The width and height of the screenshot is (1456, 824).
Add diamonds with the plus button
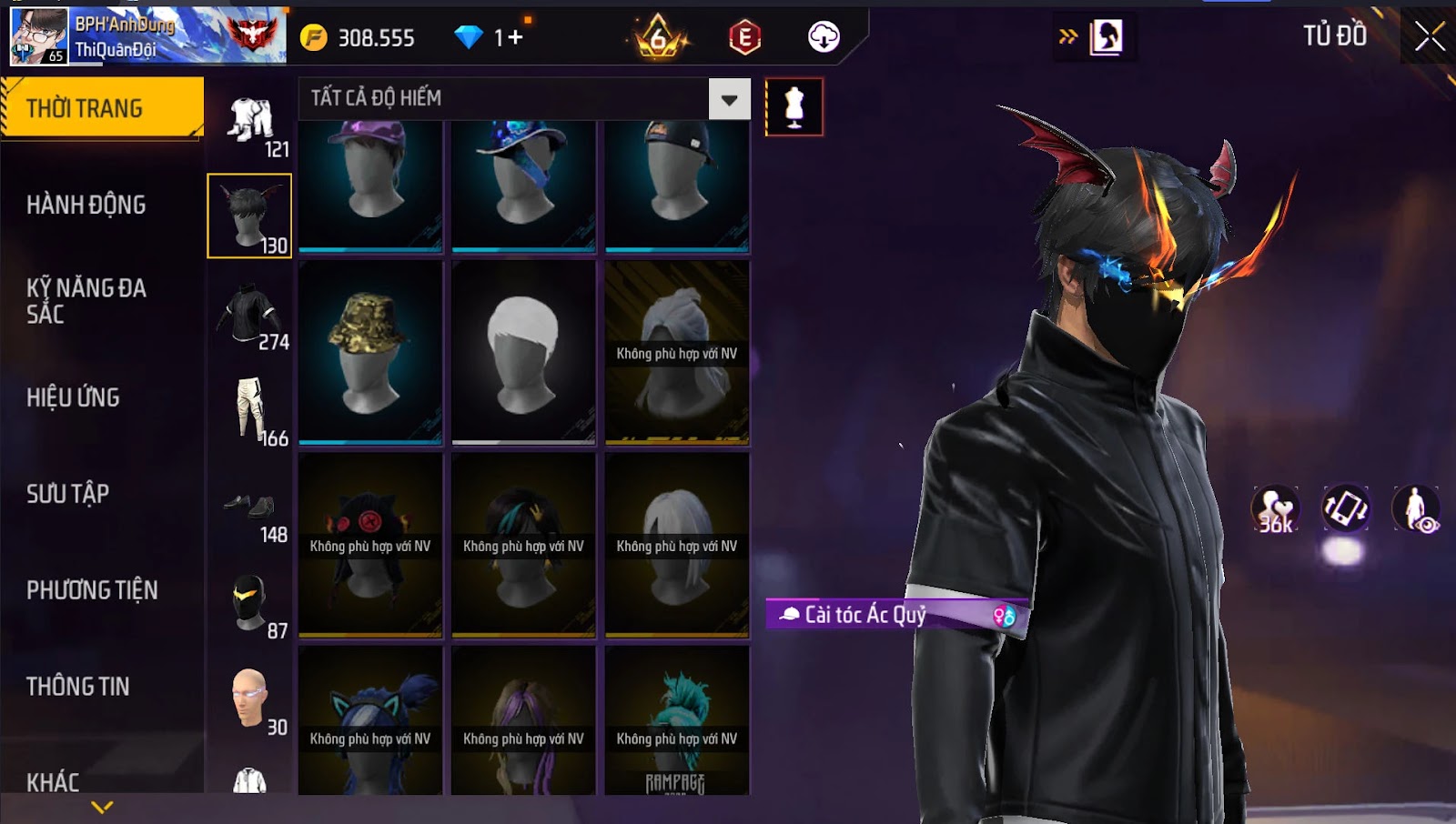pyautogui.click(x=516, y=37)
